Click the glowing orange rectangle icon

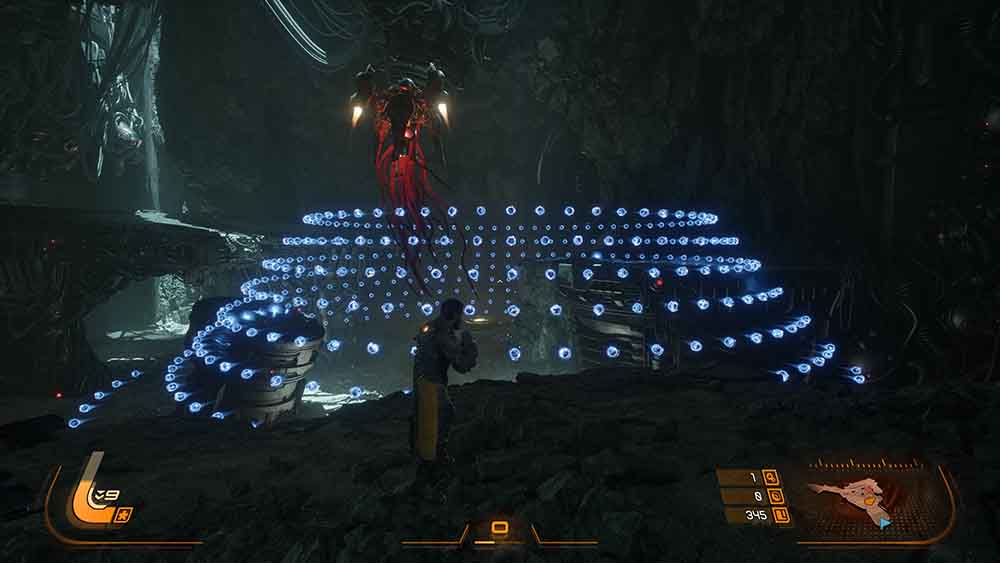(499, 527)
